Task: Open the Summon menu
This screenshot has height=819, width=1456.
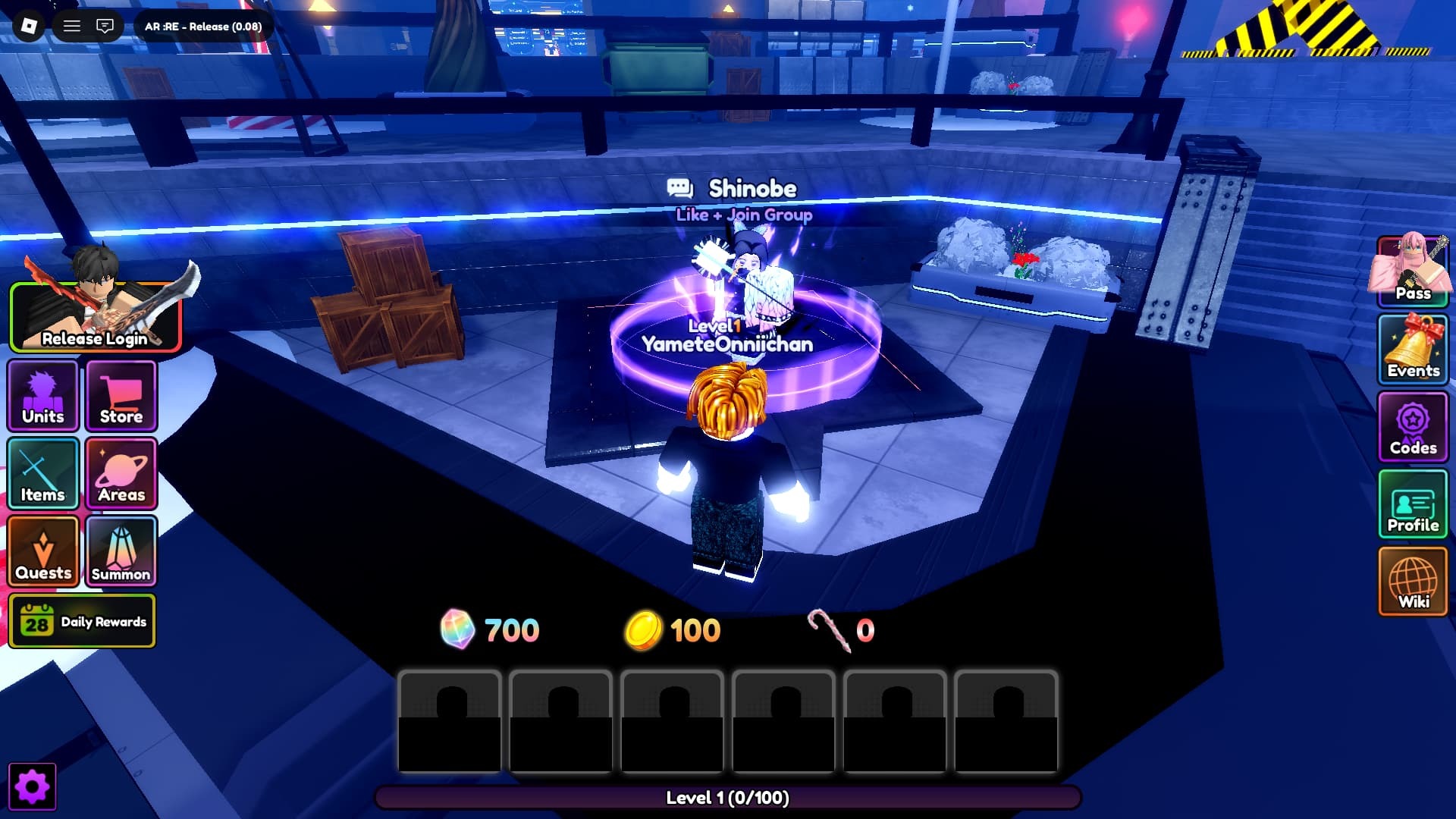Action: 121,551
